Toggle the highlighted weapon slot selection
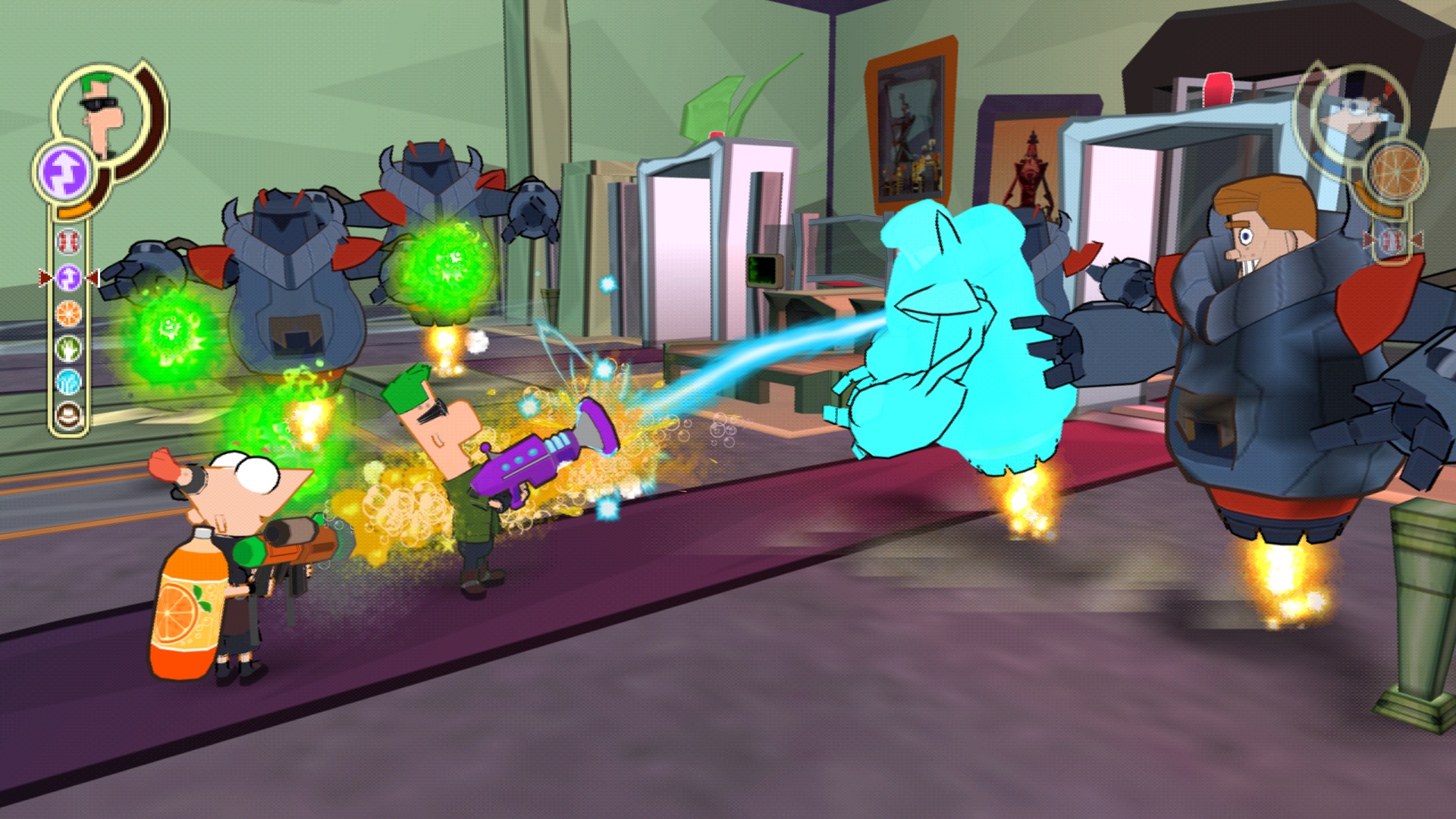Viewport: 1456px width, 819px height. tap(68, 277)
